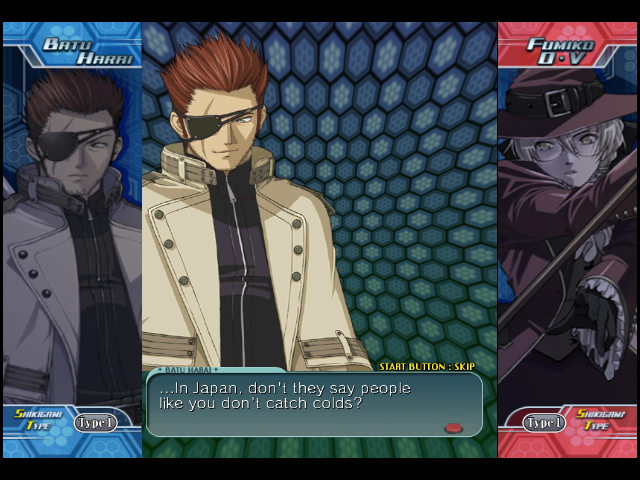Viewport: 640px width, 480px height.
Task: Advance the dialogue using the red indicator
Action: click(x=453, y=428)
